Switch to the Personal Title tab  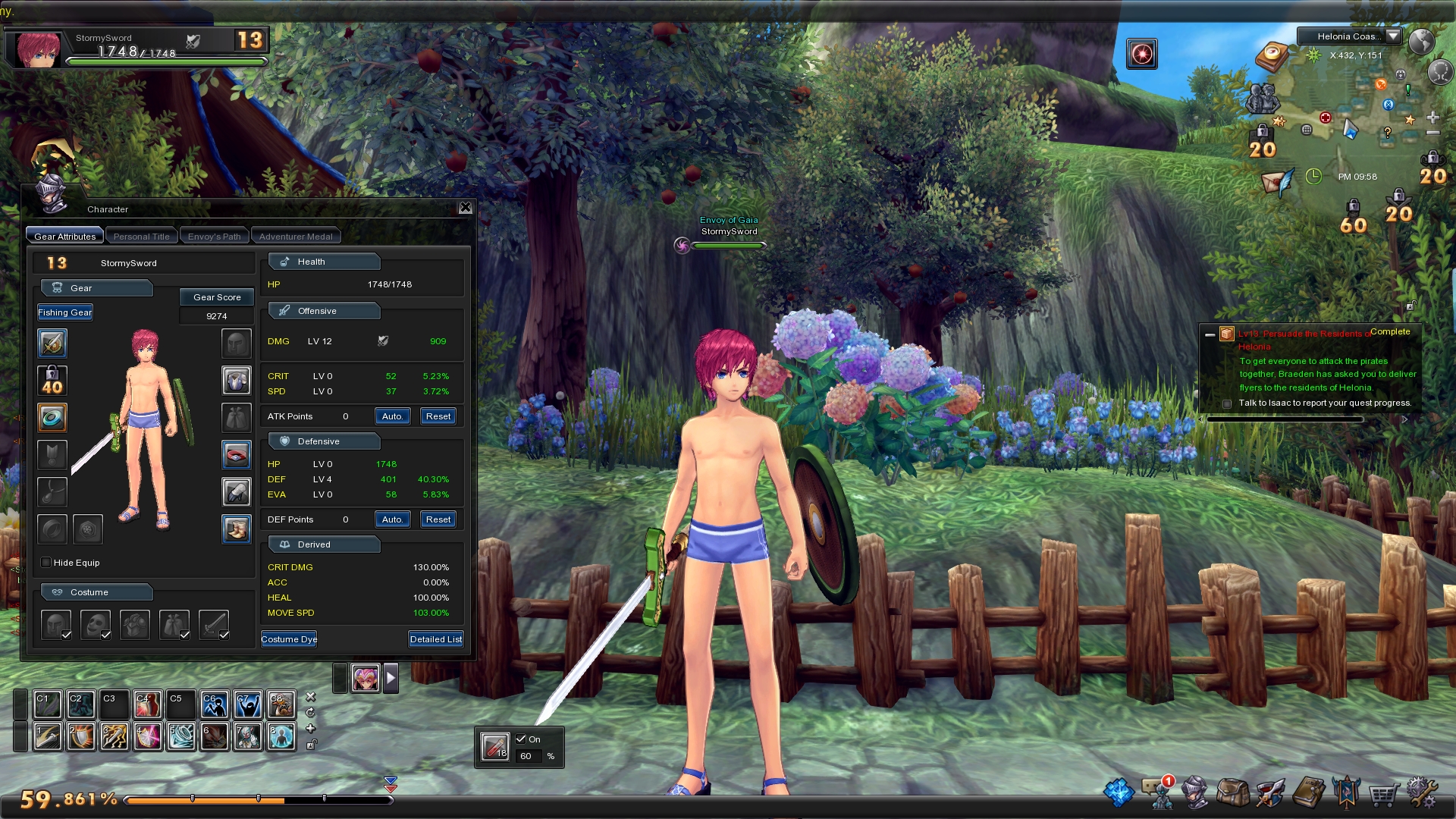coord(142,237)
